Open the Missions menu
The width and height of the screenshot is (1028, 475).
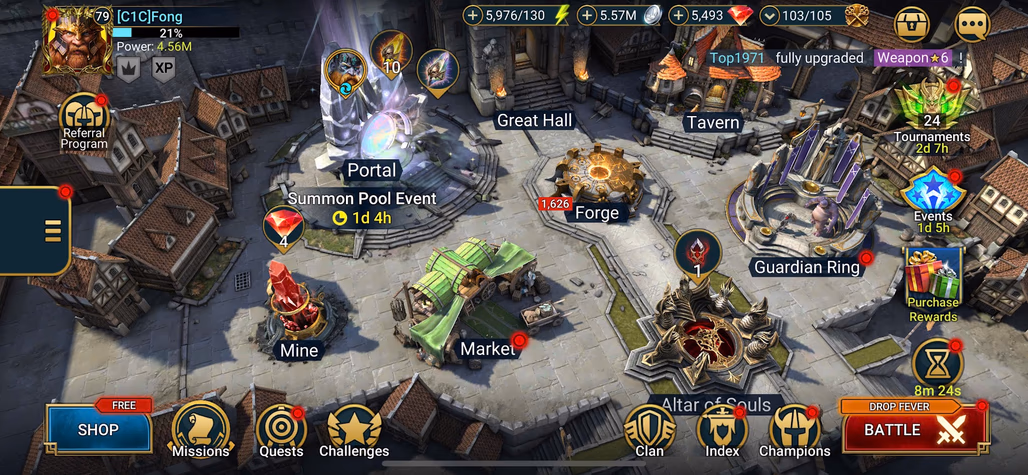click(x=200, y=428)
